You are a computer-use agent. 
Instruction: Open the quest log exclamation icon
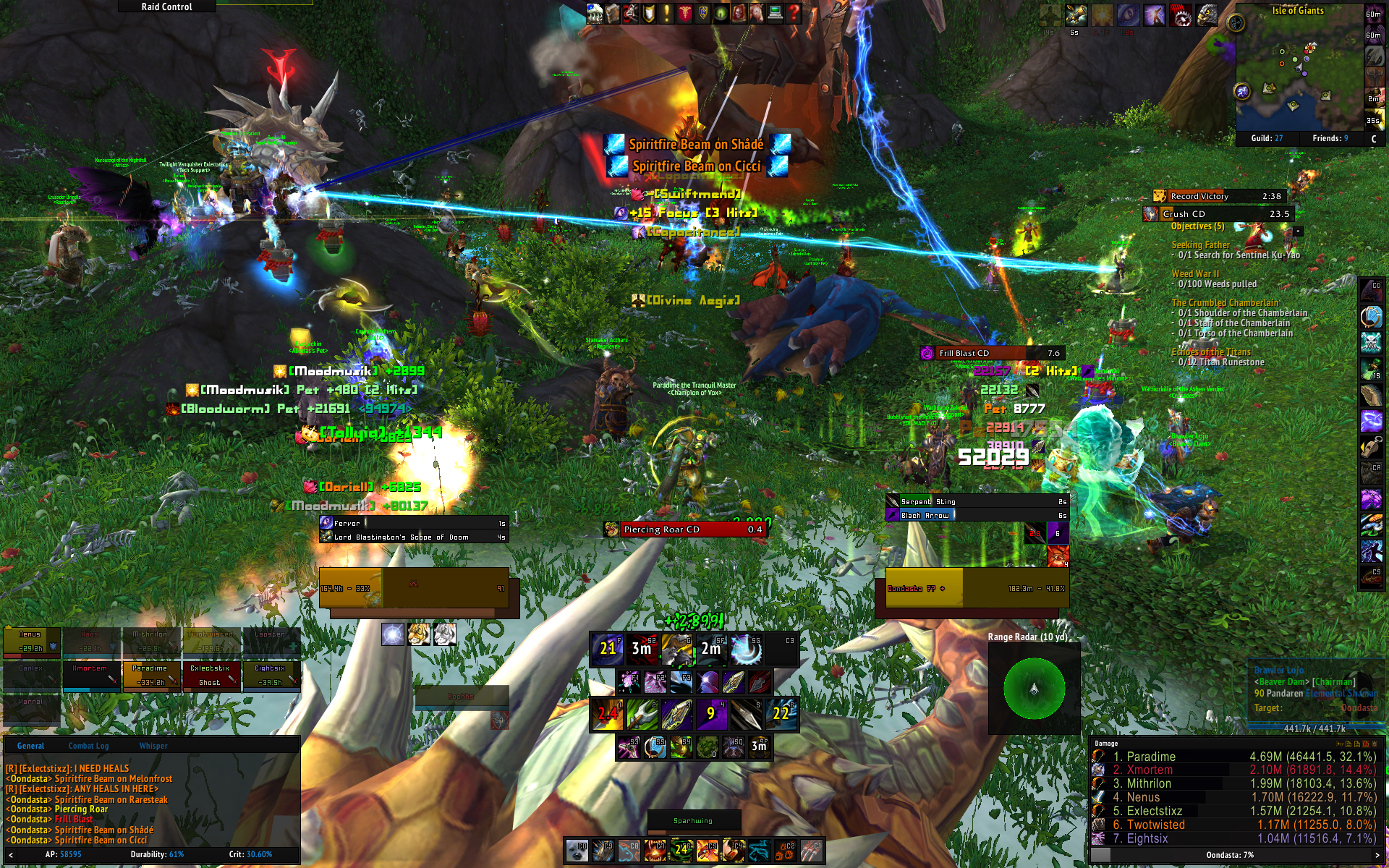pyautogui.click(x=667, y=13)
